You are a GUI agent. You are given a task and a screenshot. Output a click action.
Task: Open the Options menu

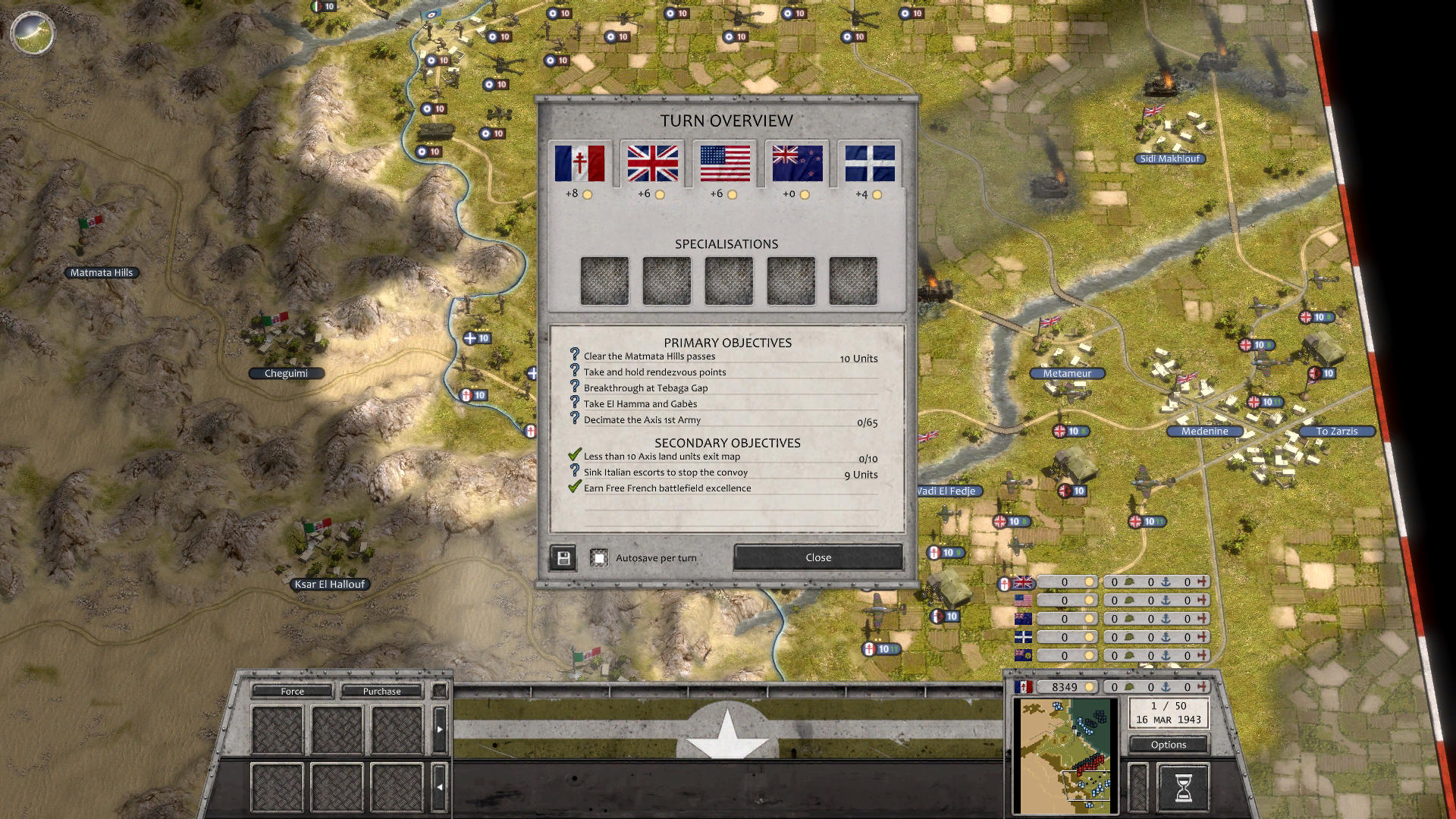click(x=1168, y=745)
